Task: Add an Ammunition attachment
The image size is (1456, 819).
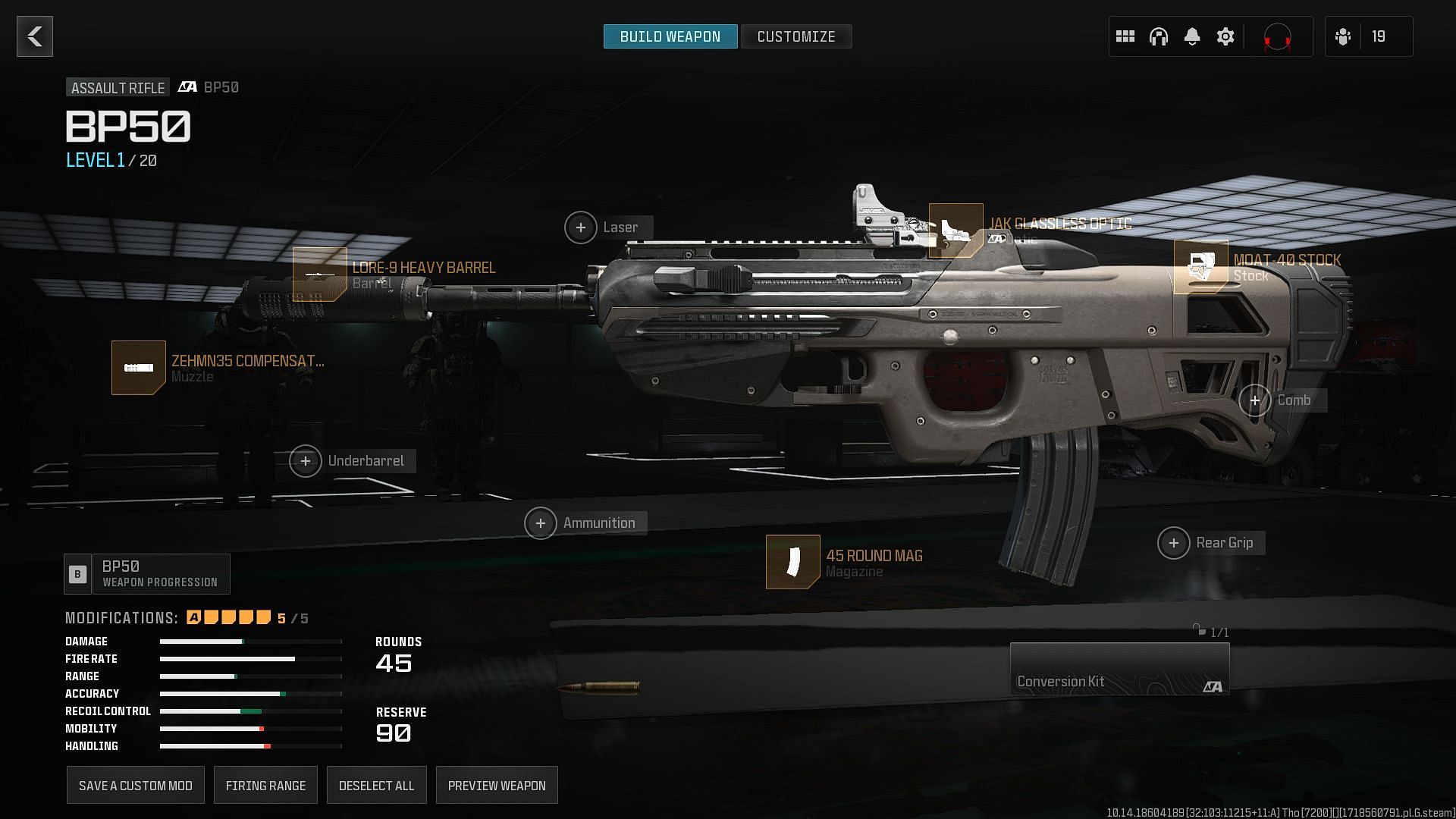Action: 541,523
